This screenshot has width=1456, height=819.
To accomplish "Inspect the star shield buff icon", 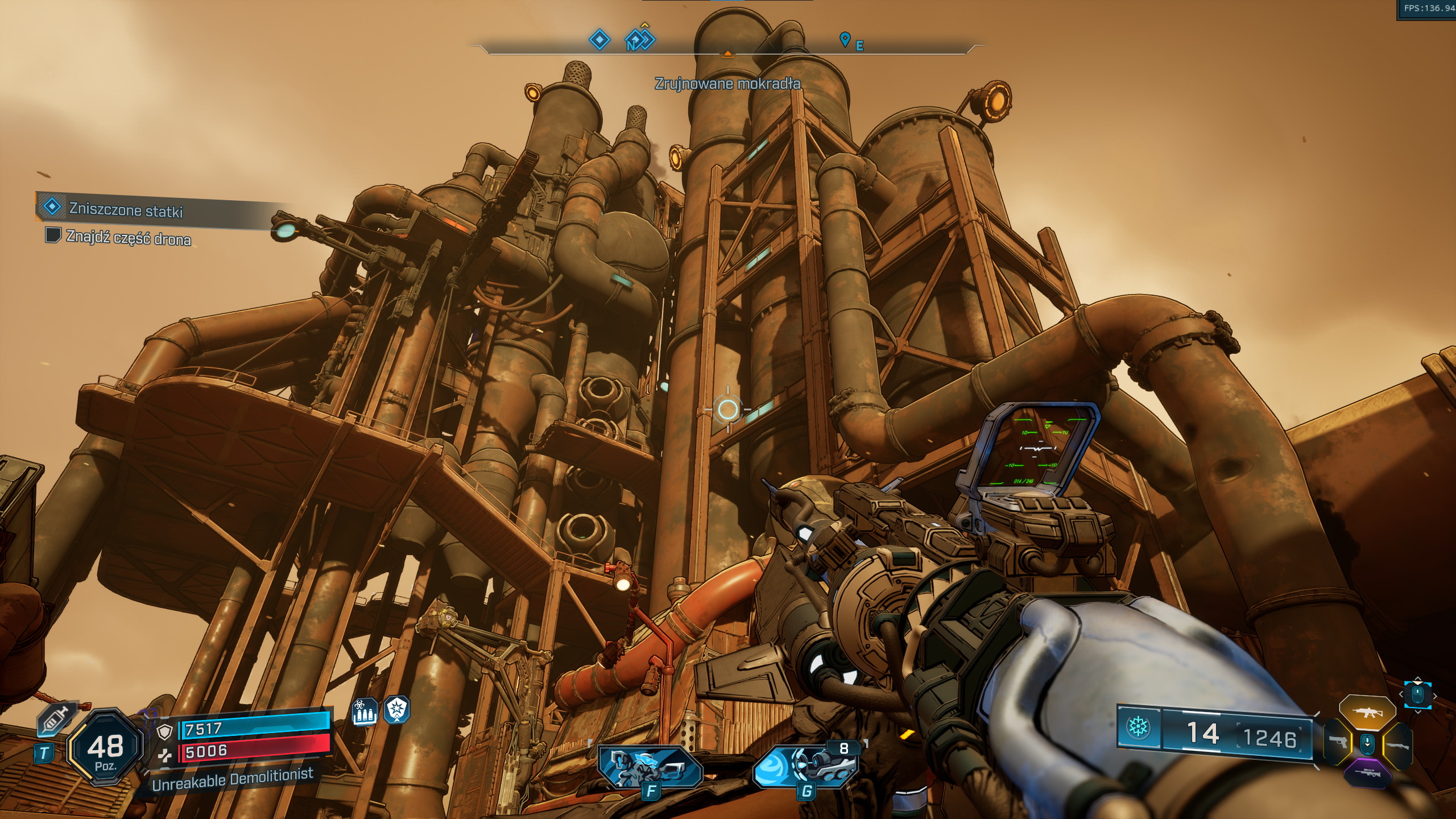I will tap(396, 709).
